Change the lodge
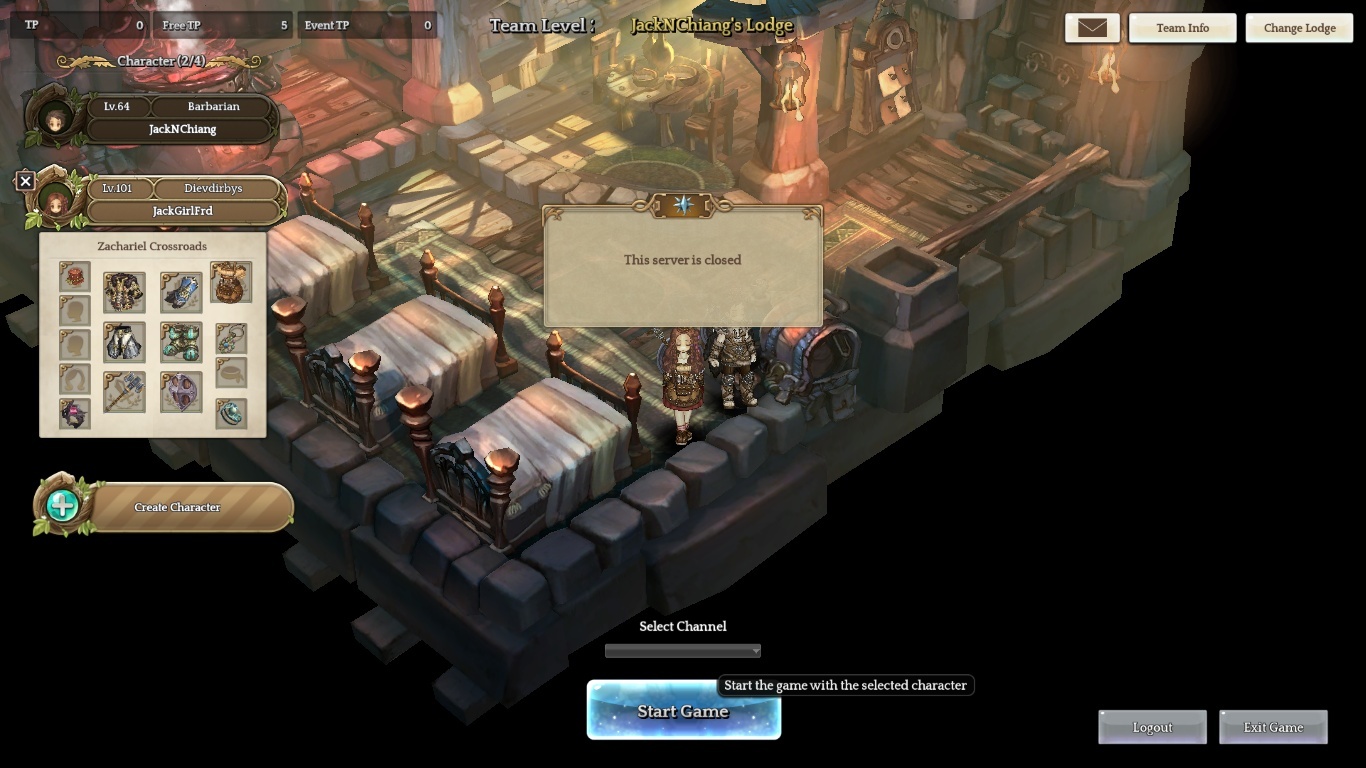 1299,28
